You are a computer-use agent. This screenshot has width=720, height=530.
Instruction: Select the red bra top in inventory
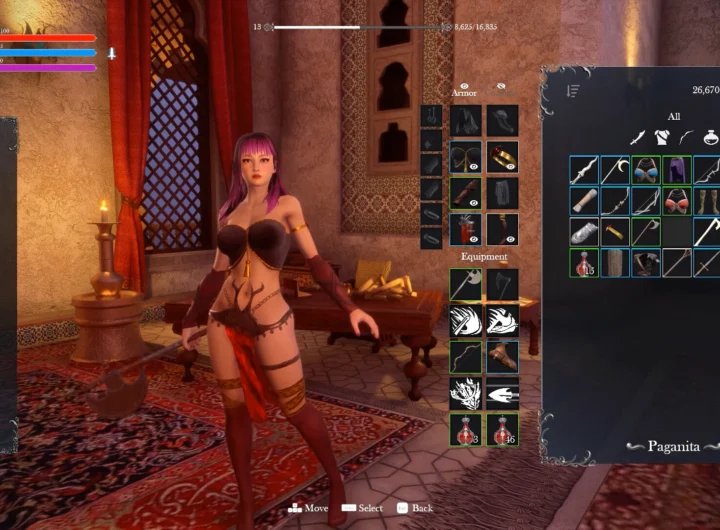677,201
